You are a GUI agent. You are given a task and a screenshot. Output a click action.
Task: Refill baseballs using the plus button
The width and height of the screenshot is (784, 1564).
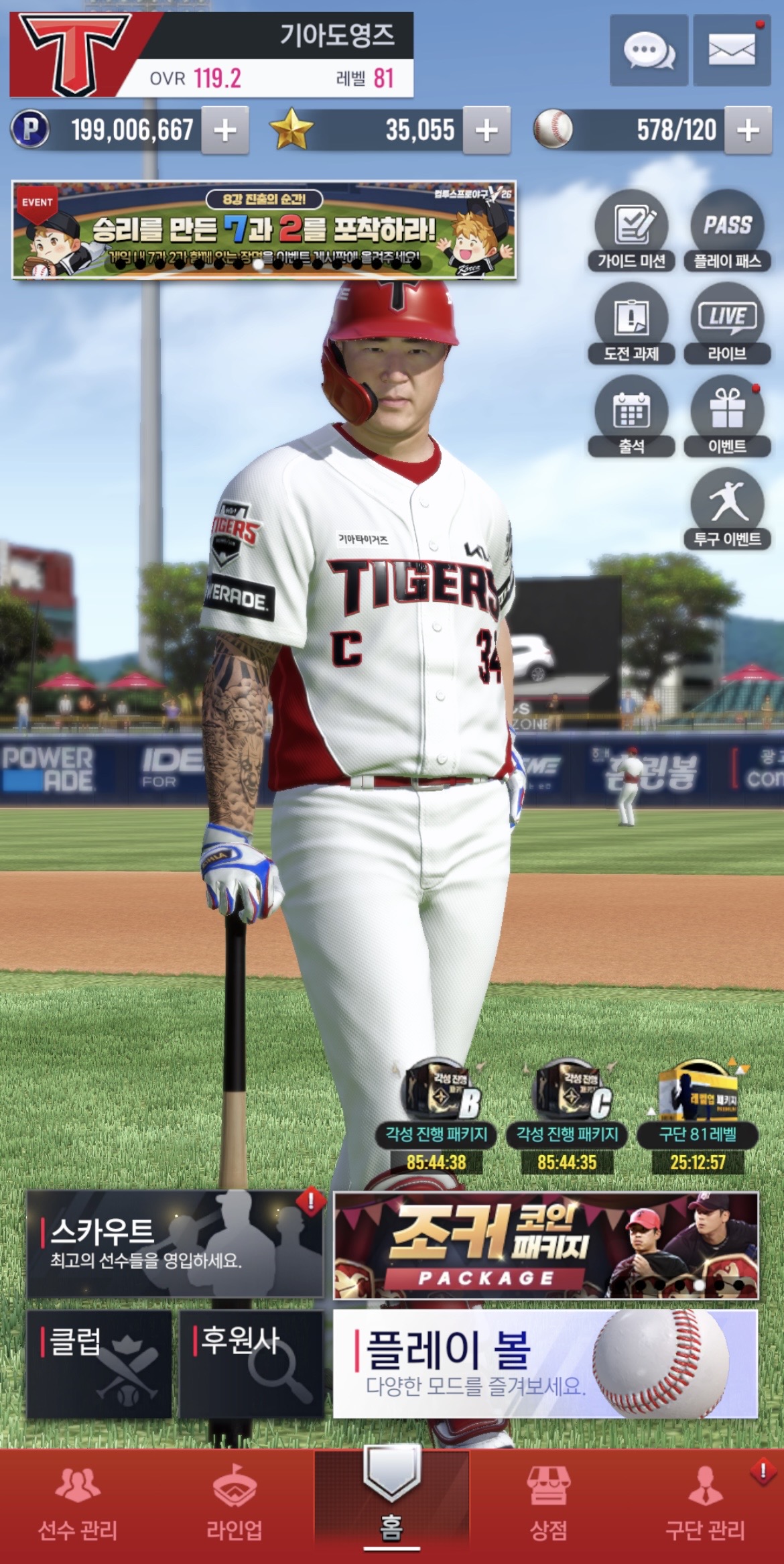tap(748, 130)
